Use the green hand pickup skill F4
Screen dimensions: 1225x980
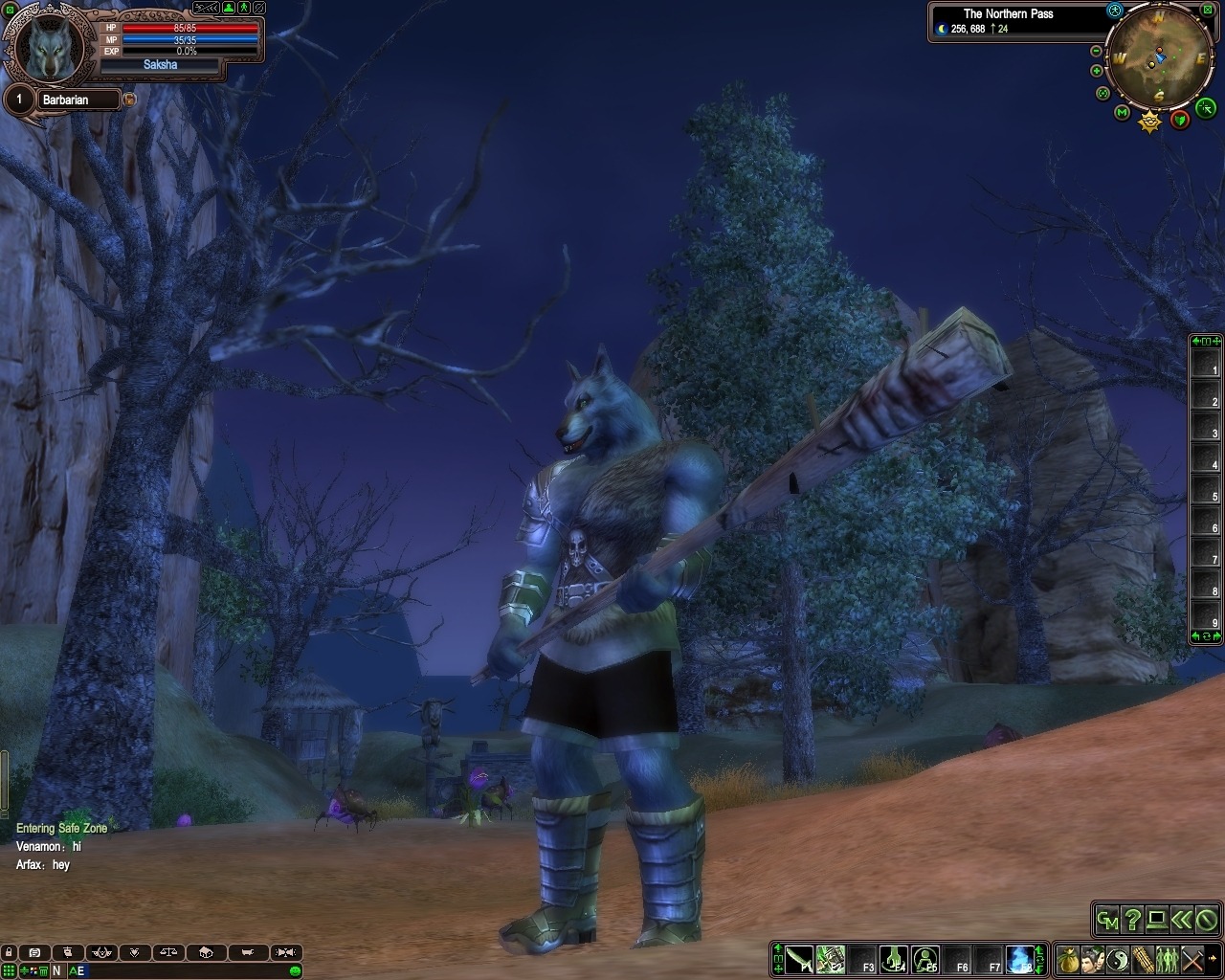(x=894, y=958)
